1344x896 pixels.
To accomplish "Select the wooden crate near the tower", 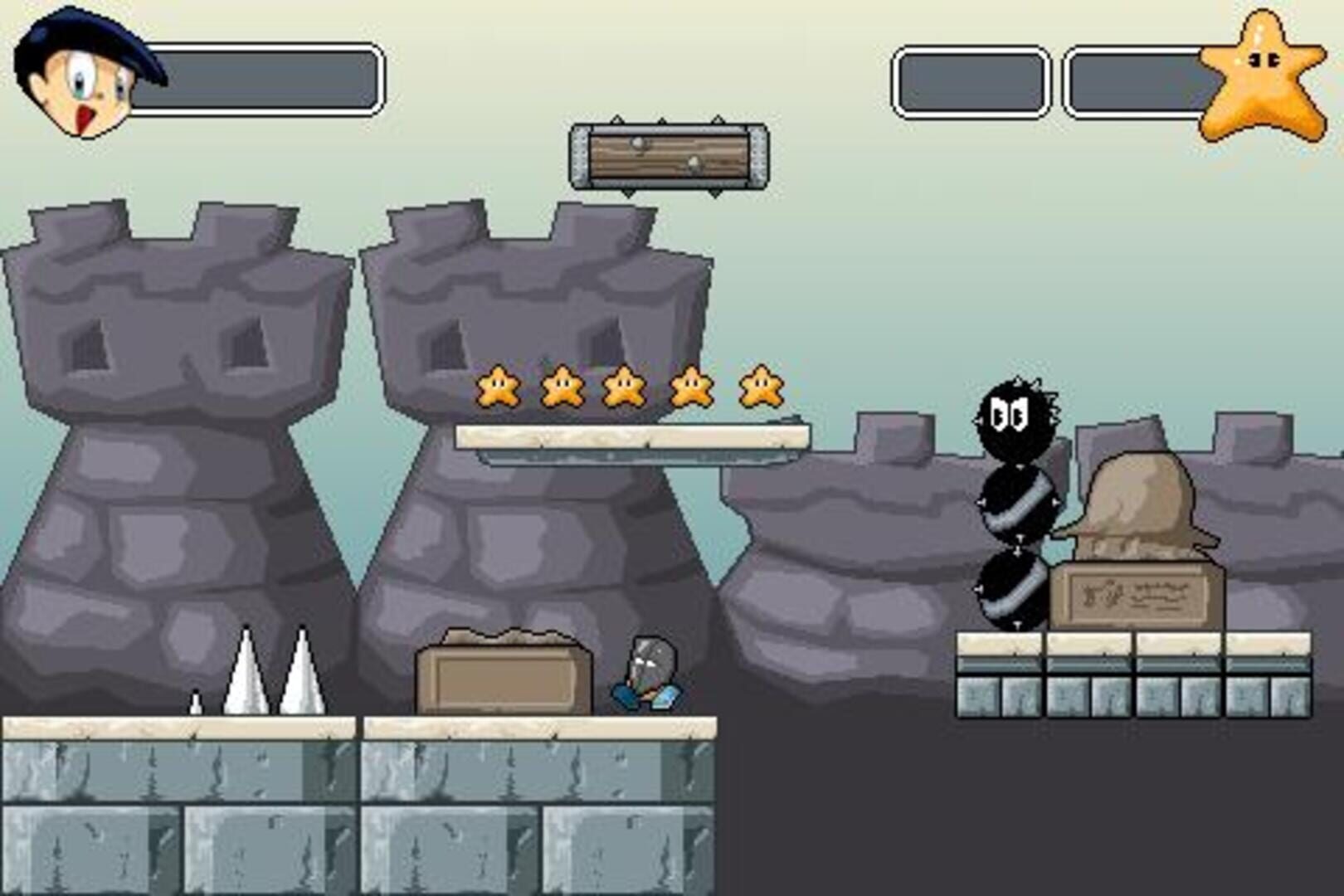I will coord(502,672).
